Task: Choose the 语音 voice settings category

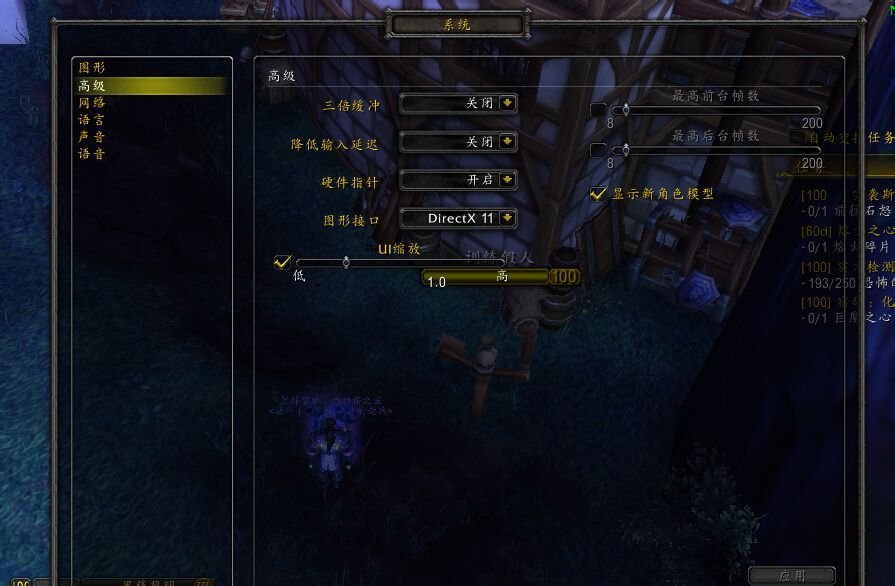Action: pyautogui.click(x=92, y=154)
